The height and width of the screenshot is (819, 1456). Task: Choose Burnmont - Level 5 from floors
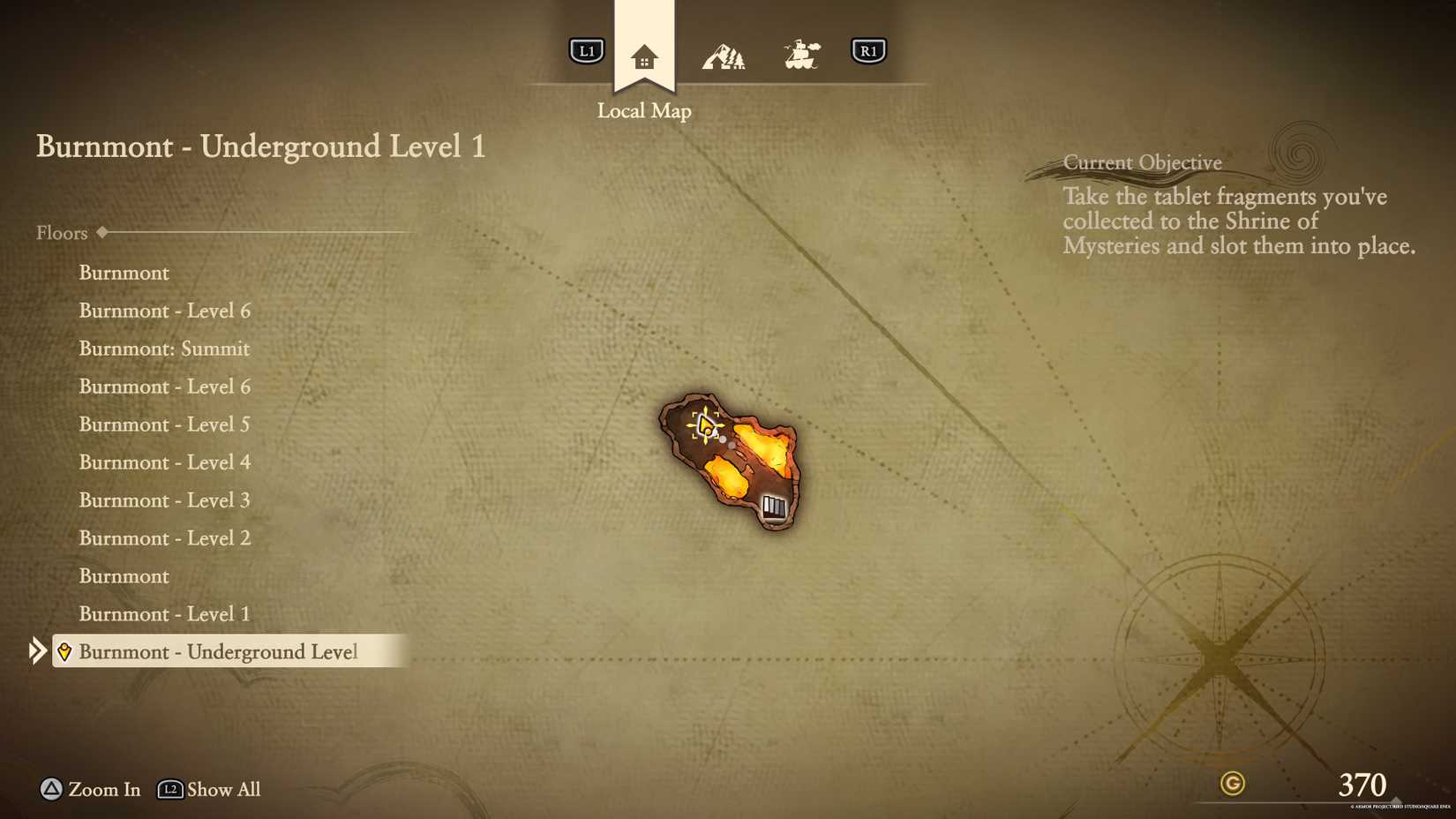click(164, 425)
